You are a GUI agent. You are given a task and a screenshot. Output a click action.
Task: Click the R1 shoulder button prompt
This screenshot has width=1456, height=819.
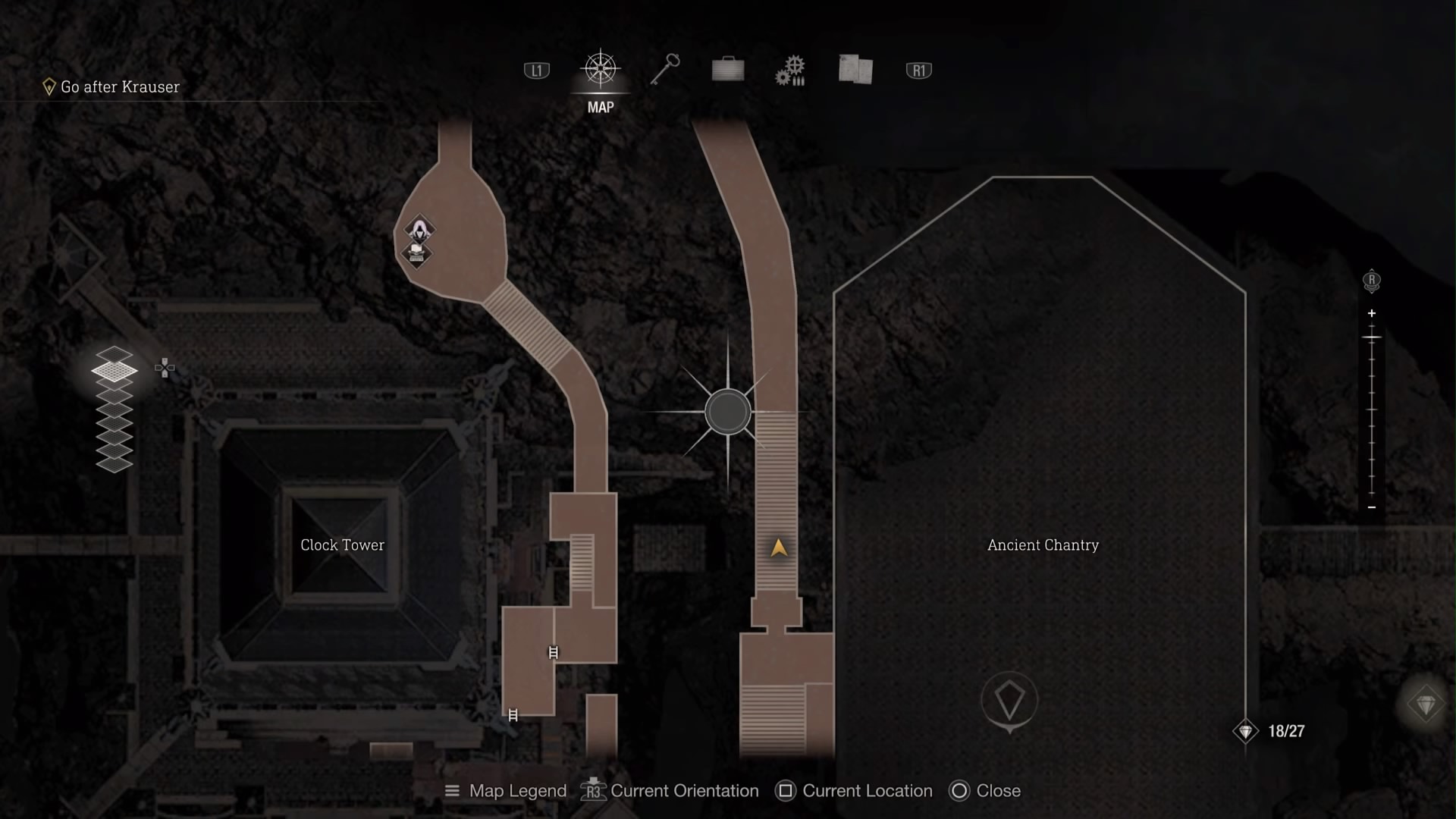(x=918, y=69)
